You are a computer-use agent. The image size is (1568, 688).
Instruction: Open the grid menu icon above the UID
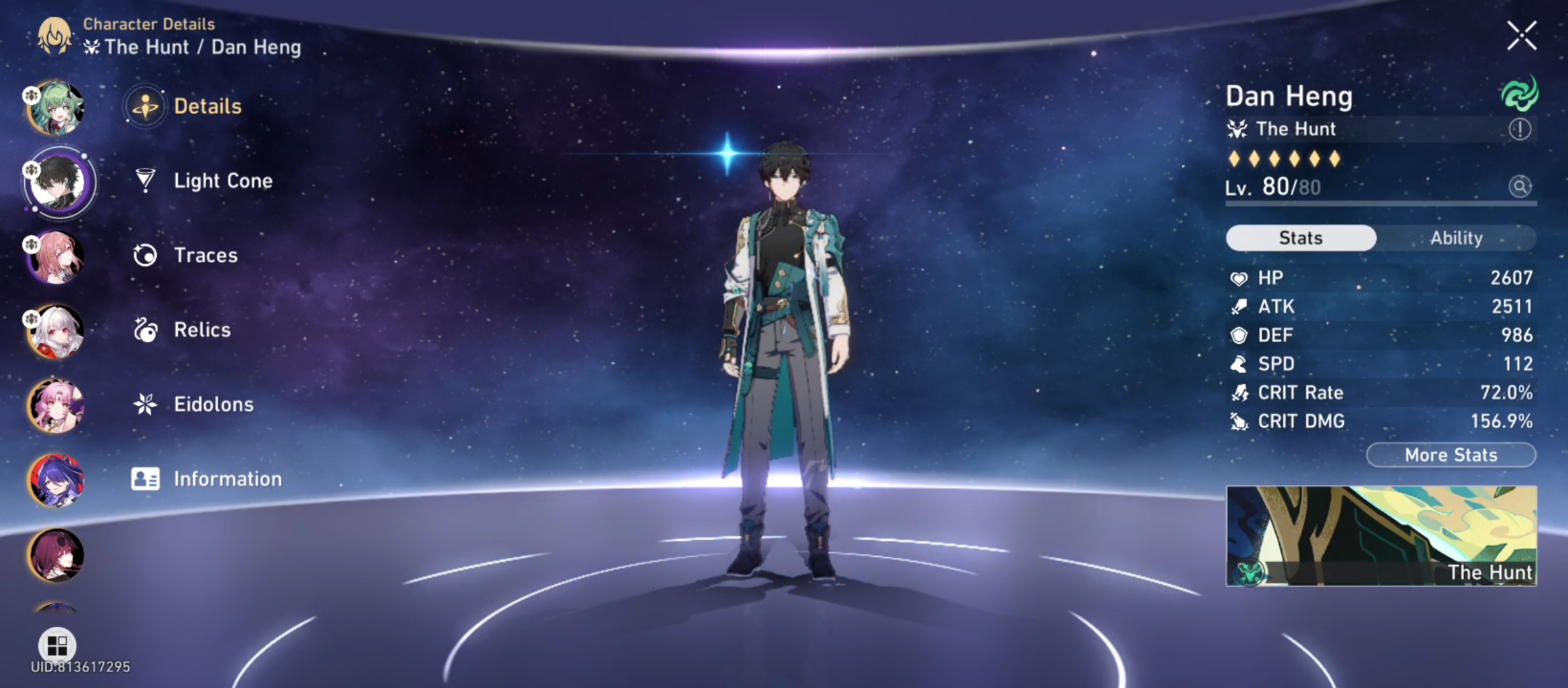pos(58,646)
